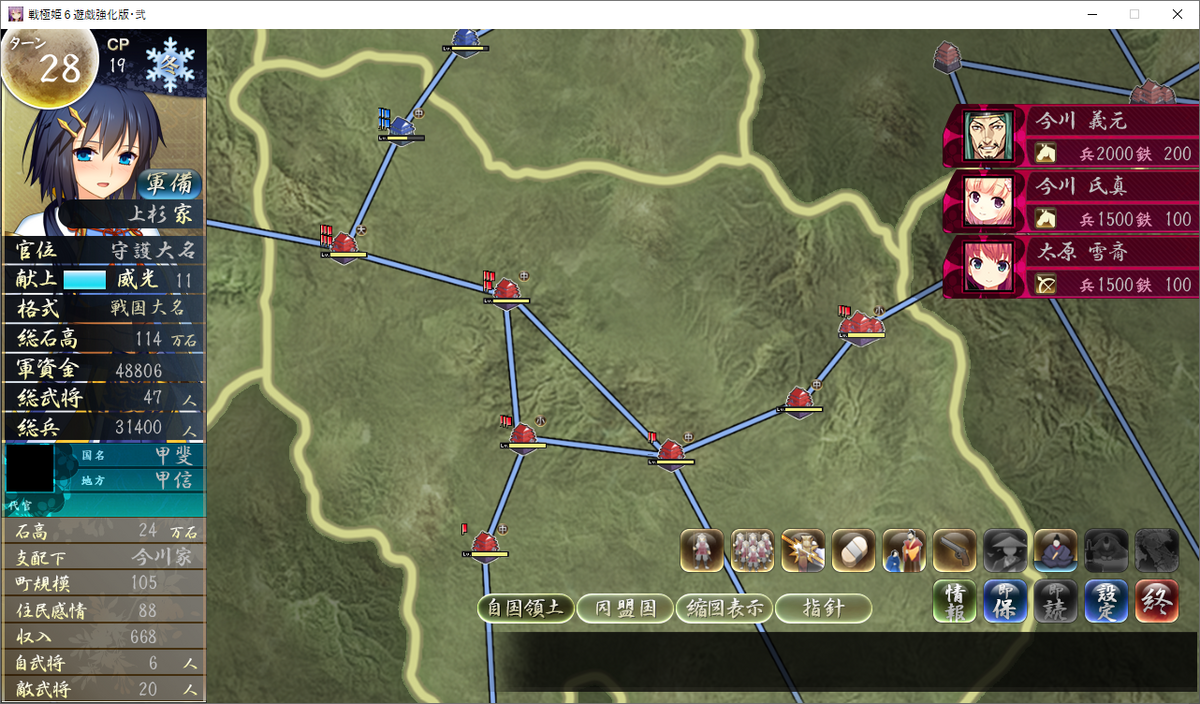Click the seated noble command icon

point(1055,550)
